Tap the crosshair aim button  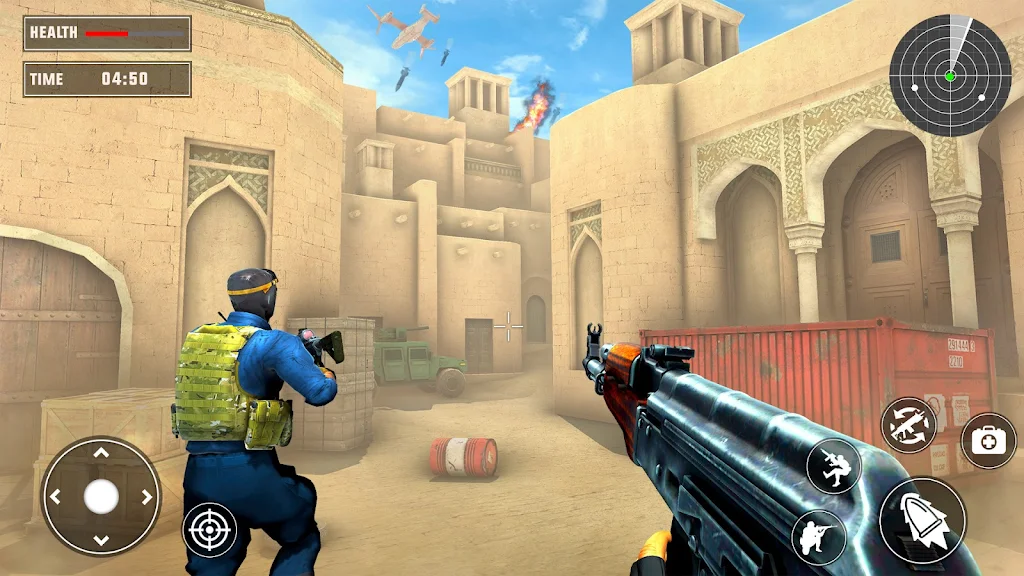[210, 530]
